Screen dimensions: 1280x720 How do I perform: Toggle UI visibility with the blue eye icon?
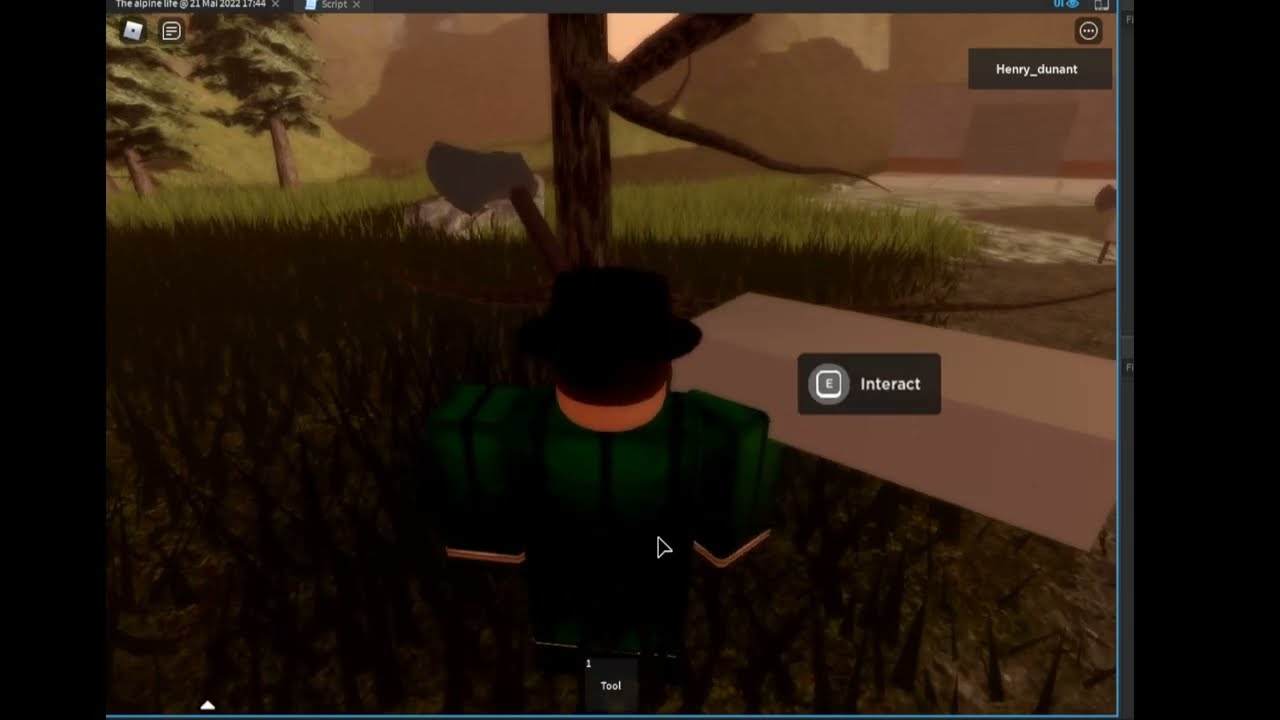tap(1070, 4)
